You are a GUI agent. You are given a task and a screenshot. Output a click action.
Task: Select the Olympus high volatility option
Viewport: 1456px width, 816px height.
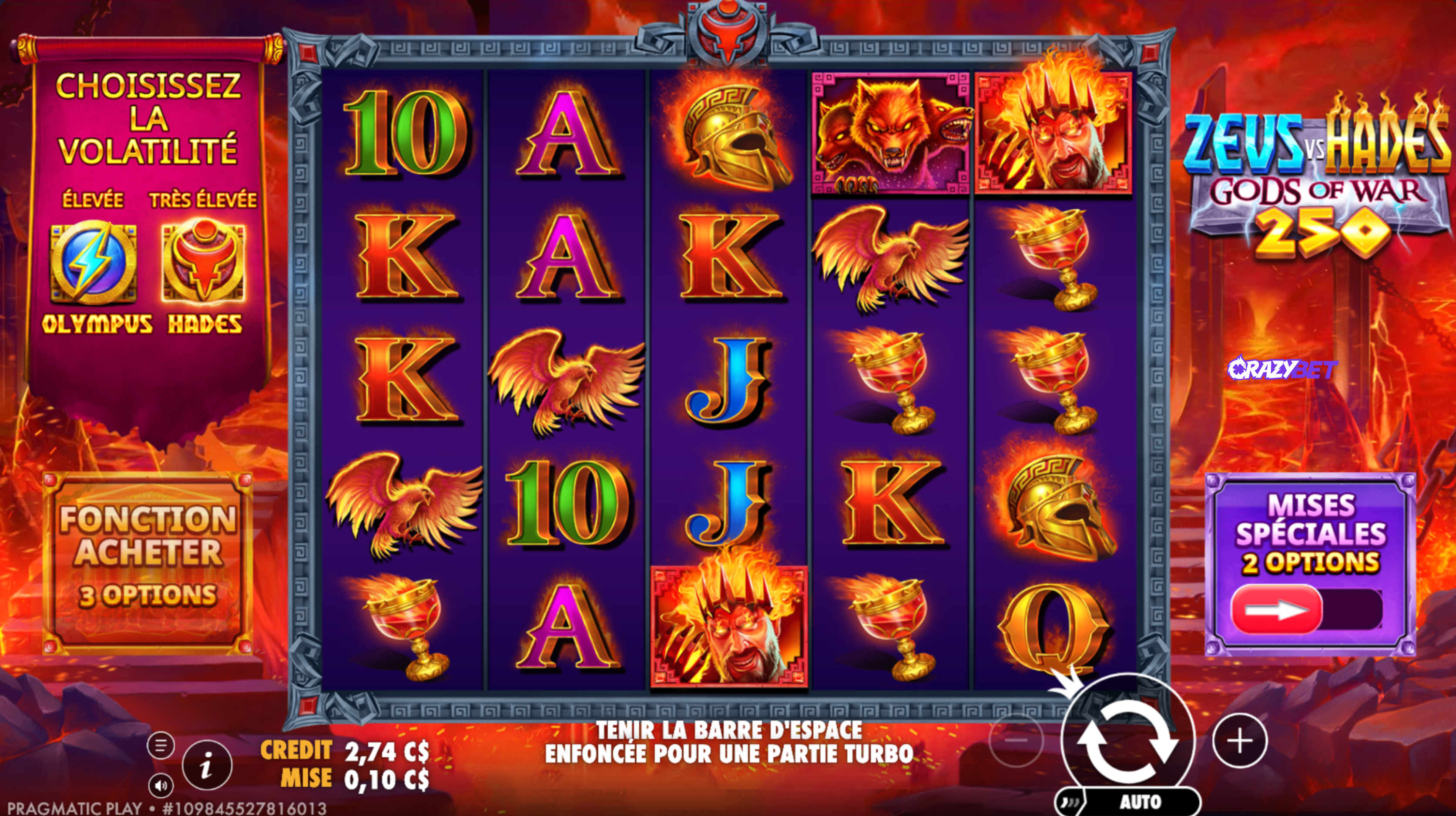click(x=93, y=263)
